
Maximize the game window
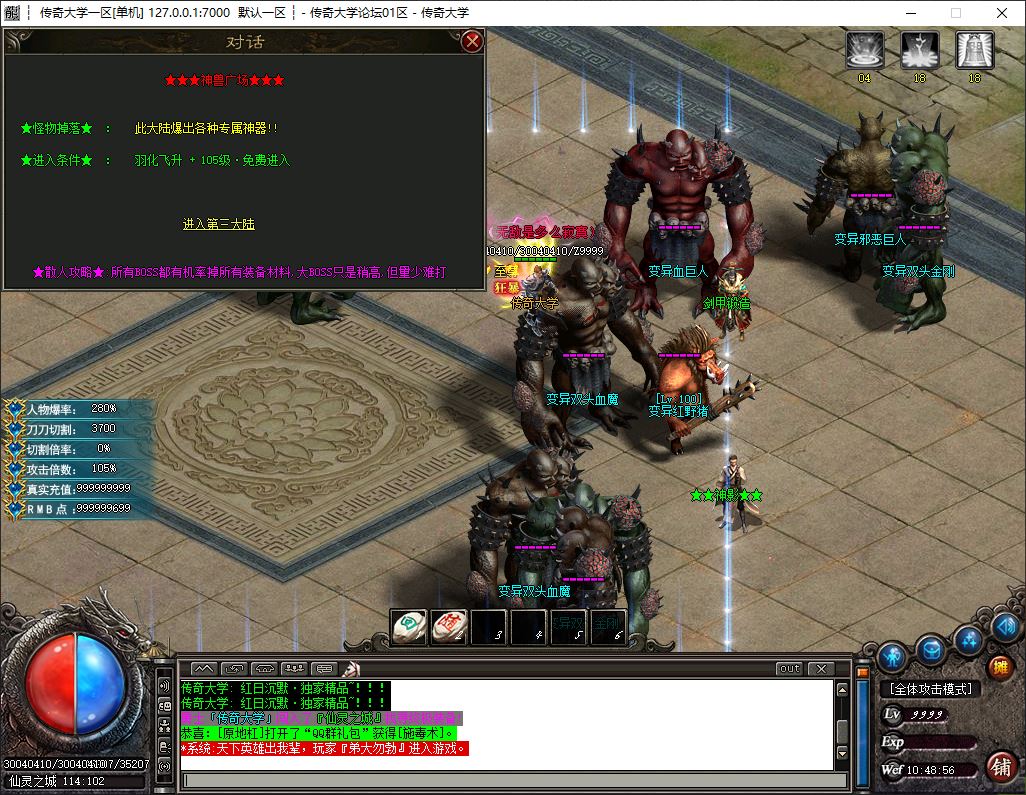[x=955, y=13]
